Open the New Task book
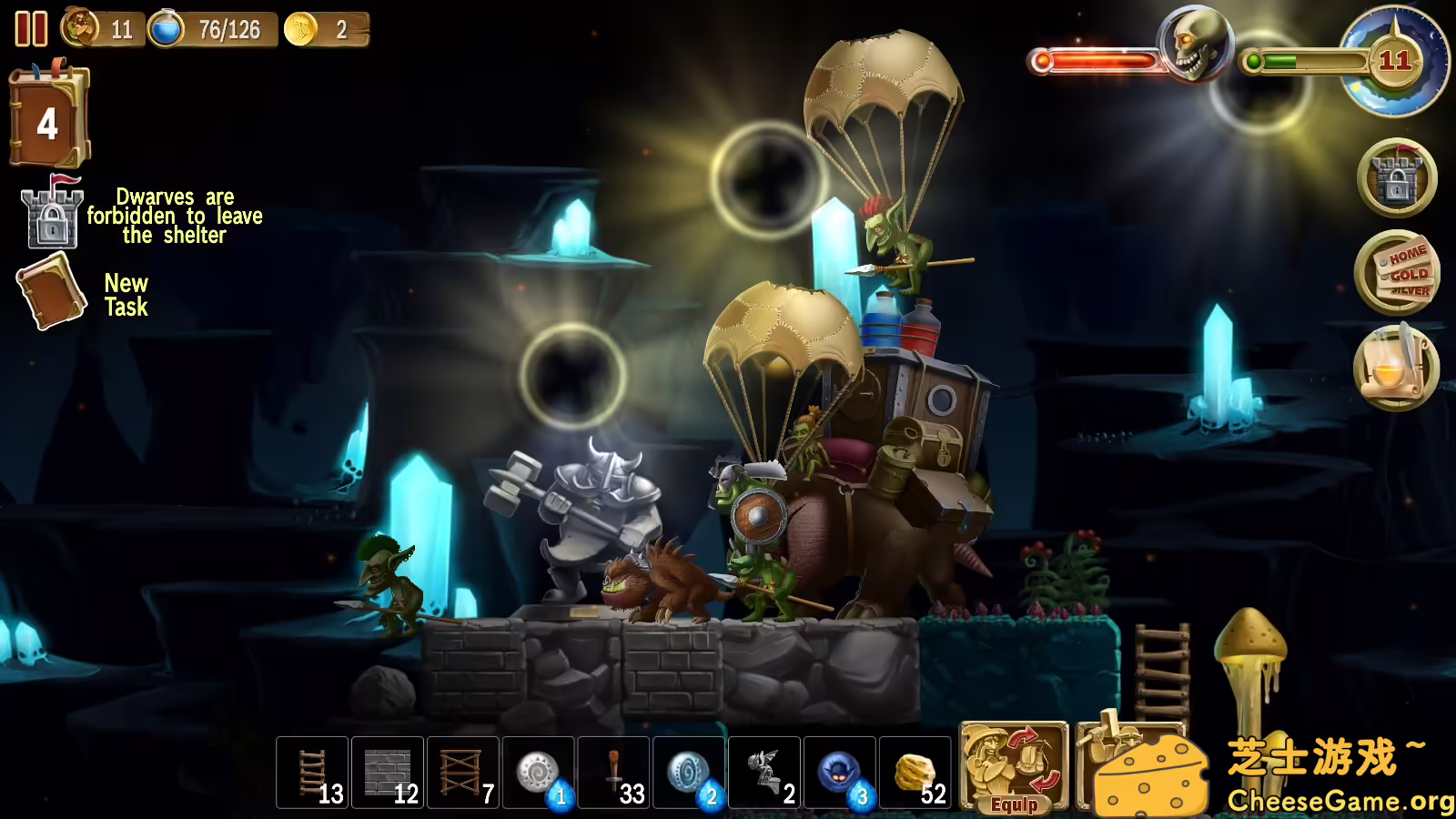This screenshot has height=819, width=1456. click(x=51, y=292)
